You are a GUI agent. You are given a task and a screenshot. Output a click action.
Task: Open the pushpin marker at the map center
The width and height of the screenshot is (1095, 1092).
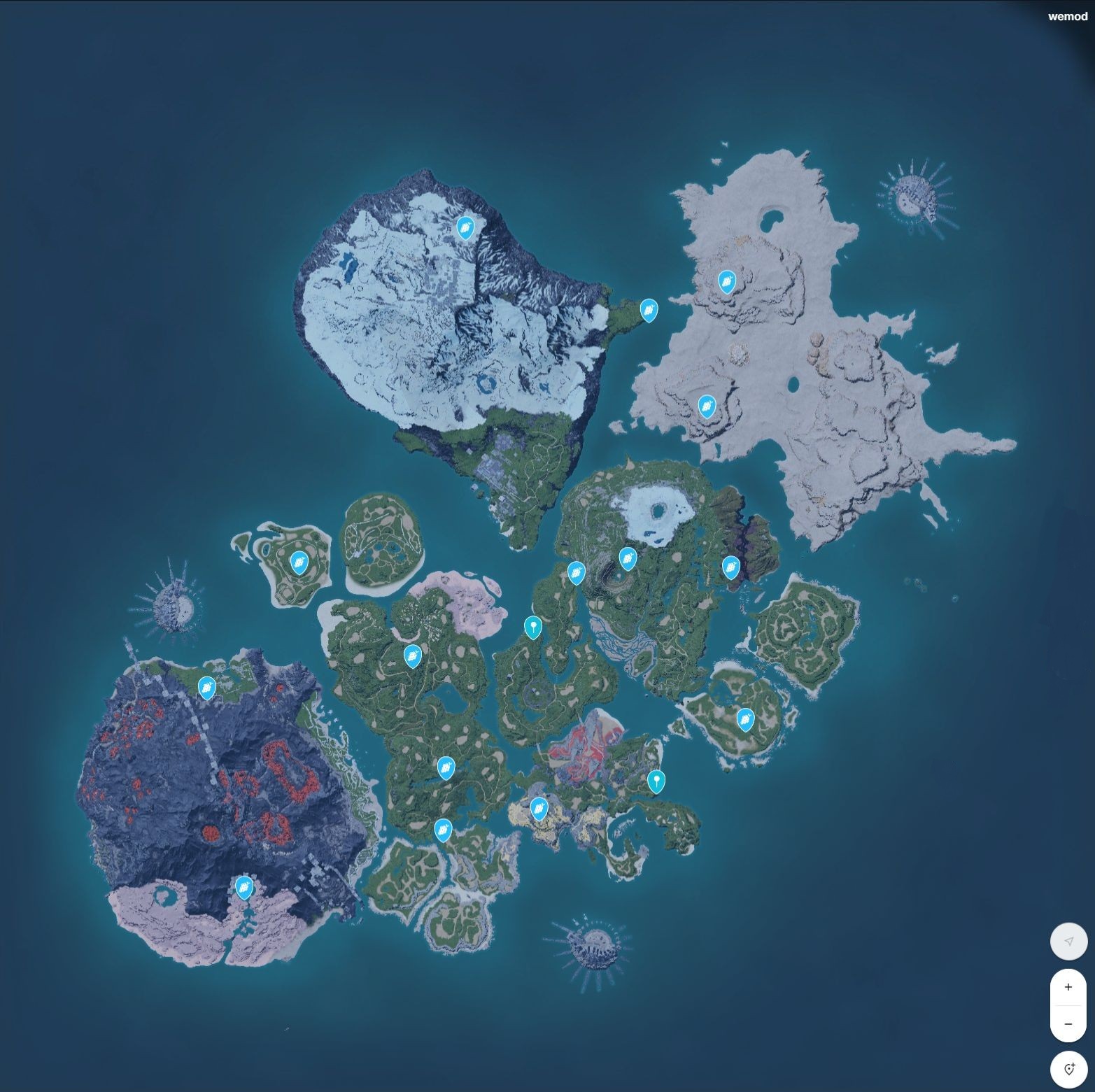coord(532,627)
